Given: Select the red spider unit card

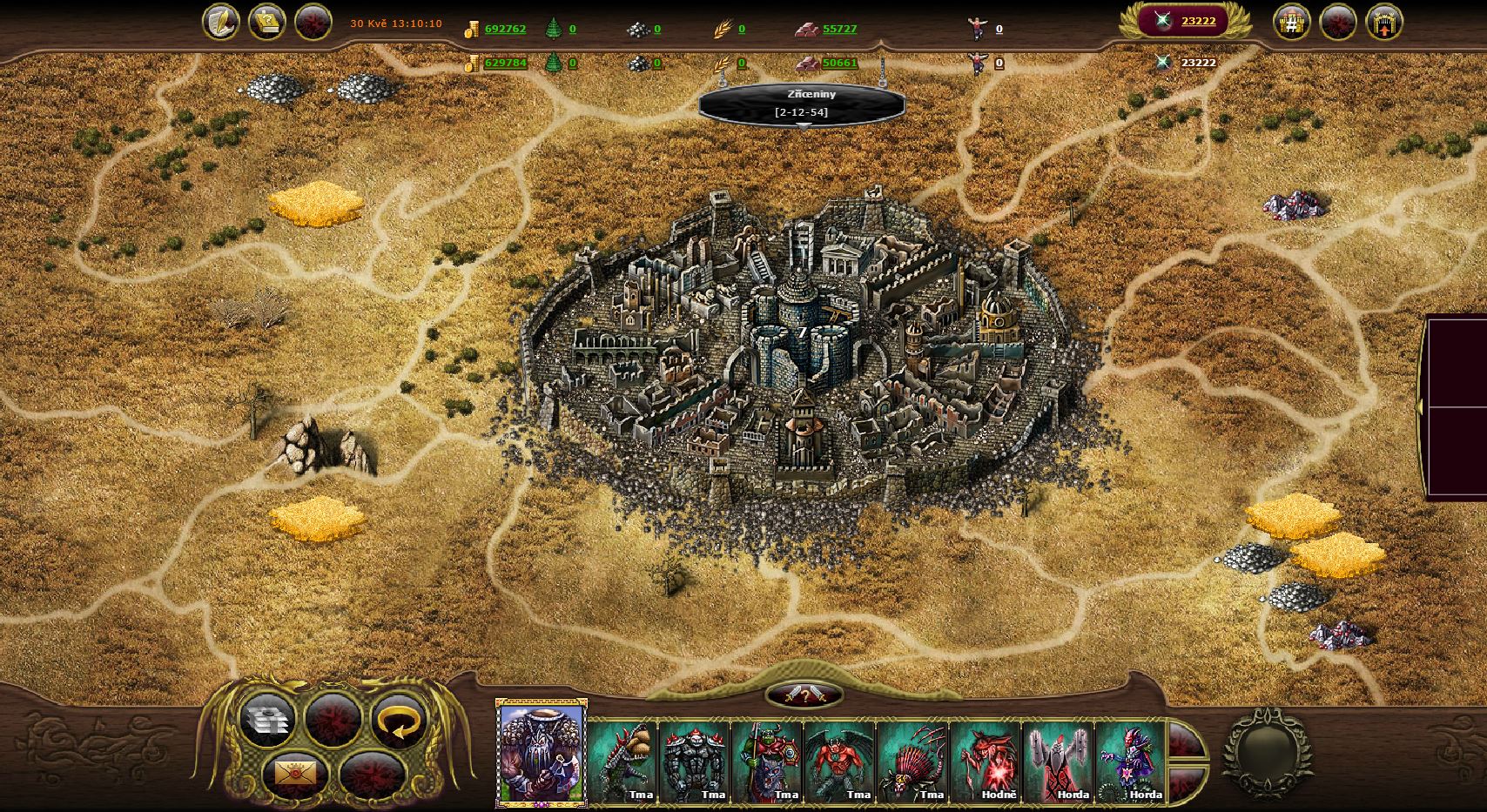Looking at the screenshot, I should [x=913, y=761].
